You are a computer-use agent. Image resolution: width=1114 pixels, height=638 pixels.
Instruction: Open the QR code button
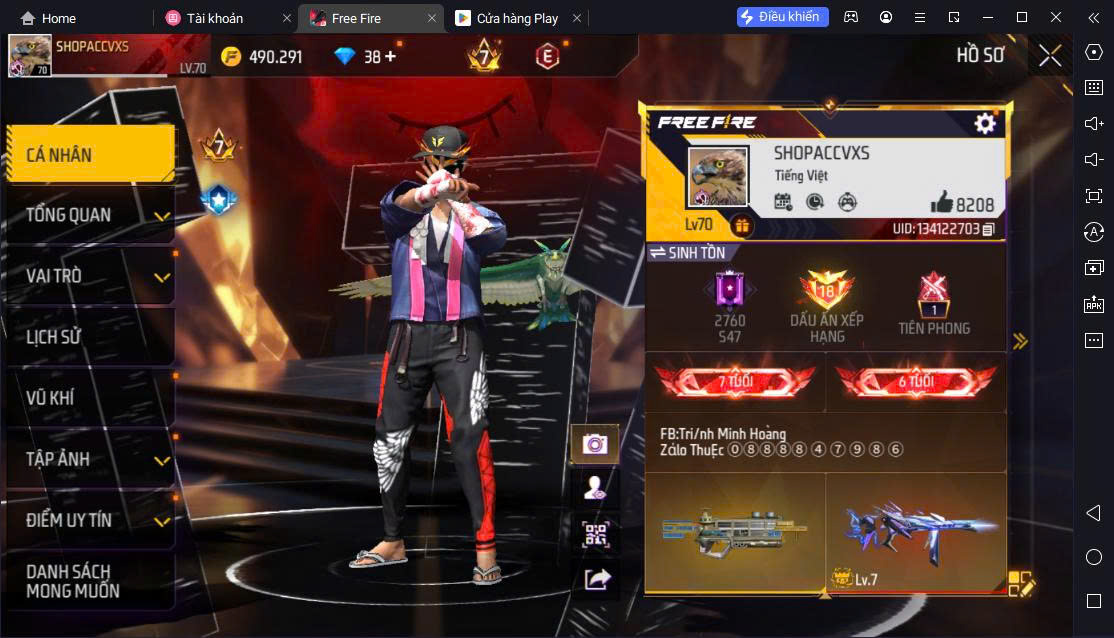(x=595, y=533)
